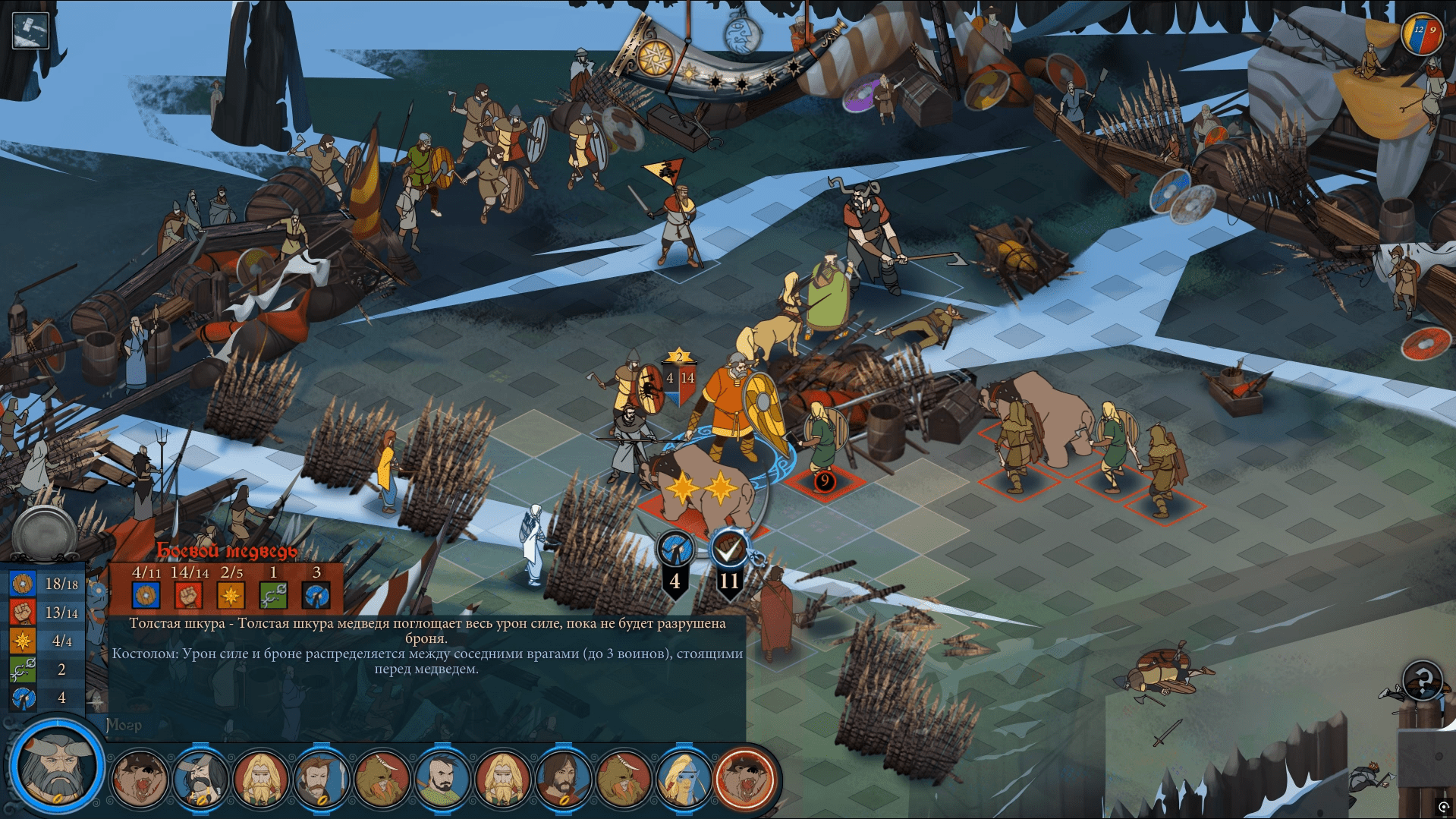1456x819 pixels.
Task: Click the target's 4 and 14 stat banner
Action: pos(679,380)
